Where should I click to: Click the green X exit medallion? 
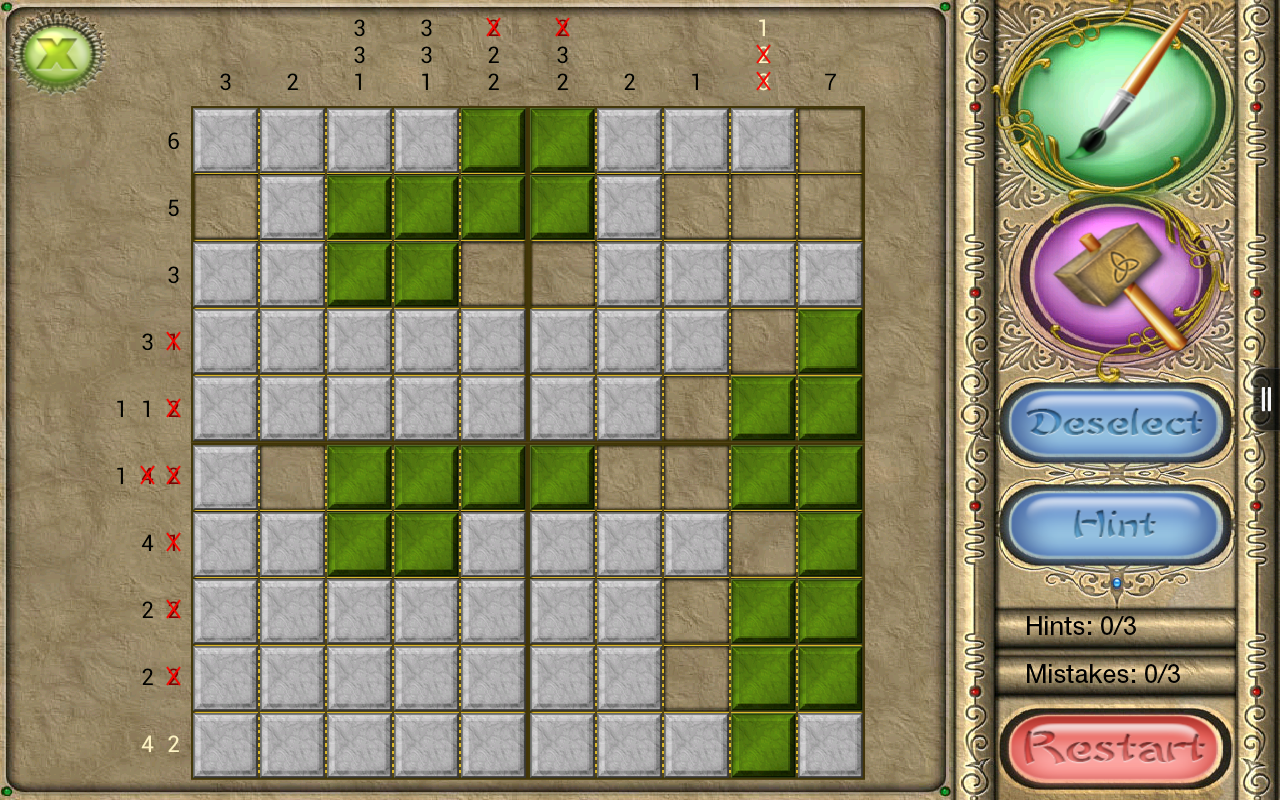[55, 52]
